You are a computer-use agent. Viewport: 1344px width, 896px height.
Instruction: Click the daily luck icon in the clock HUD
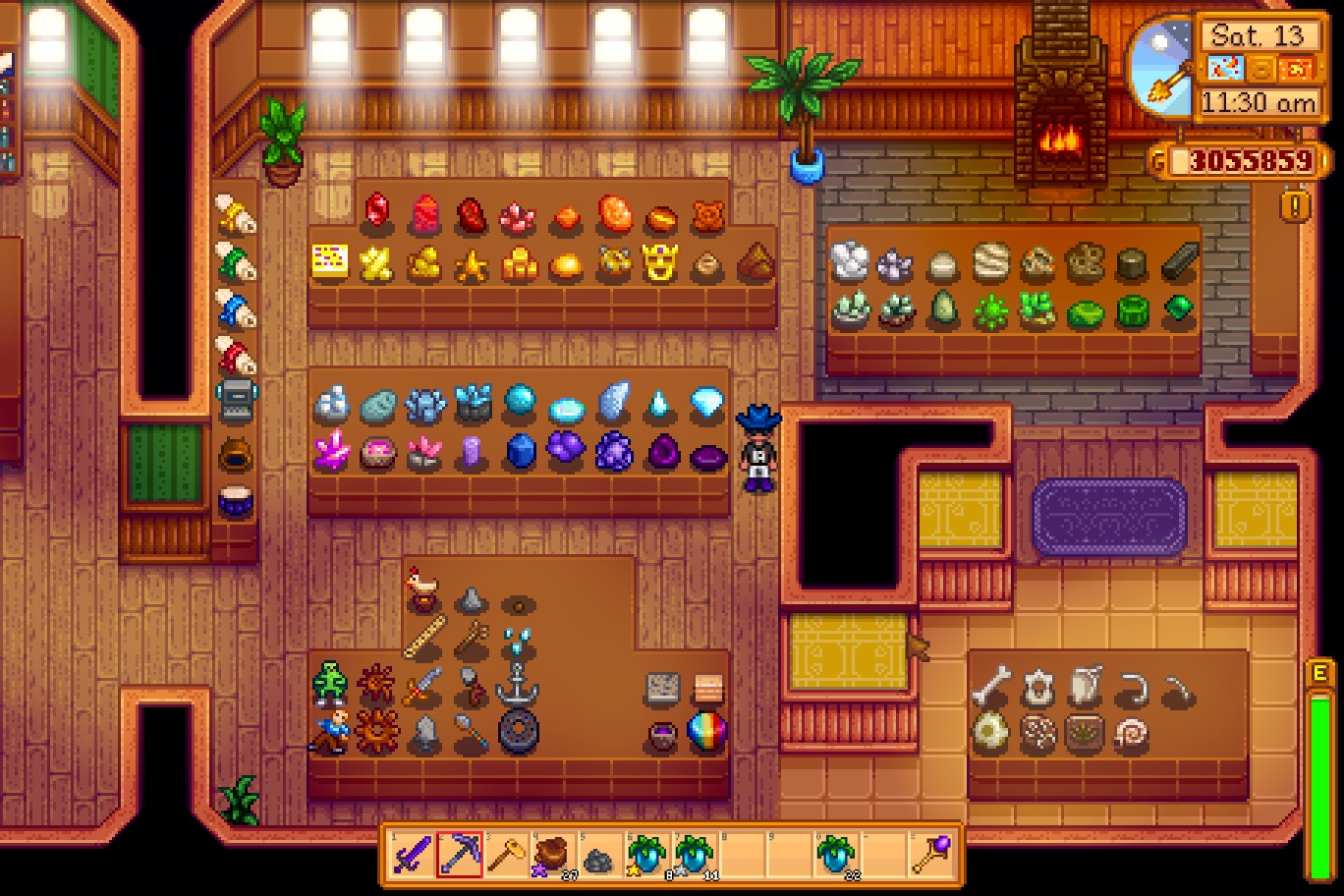point(1260,69)
